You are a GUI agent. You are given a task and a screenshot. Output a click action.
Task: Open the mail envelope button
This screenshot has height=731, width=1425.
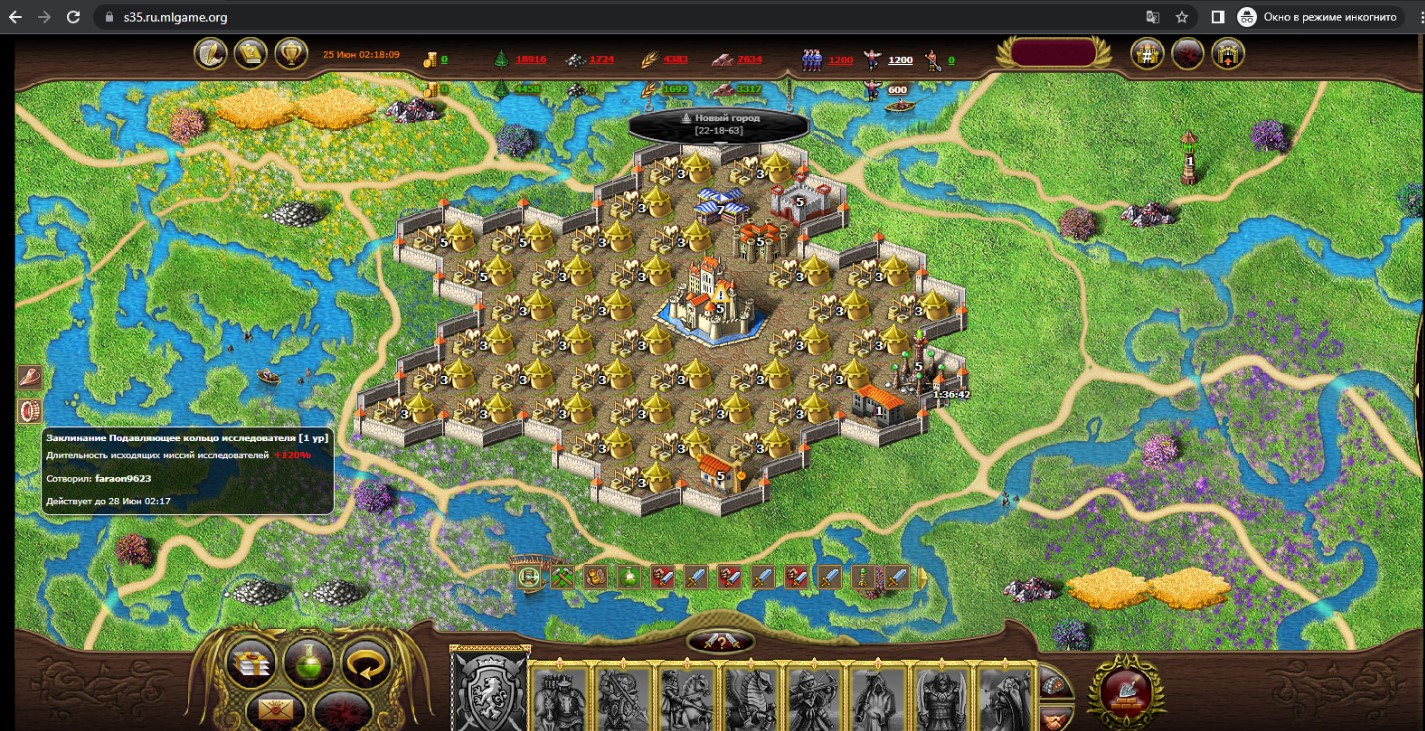click(271, 709)
